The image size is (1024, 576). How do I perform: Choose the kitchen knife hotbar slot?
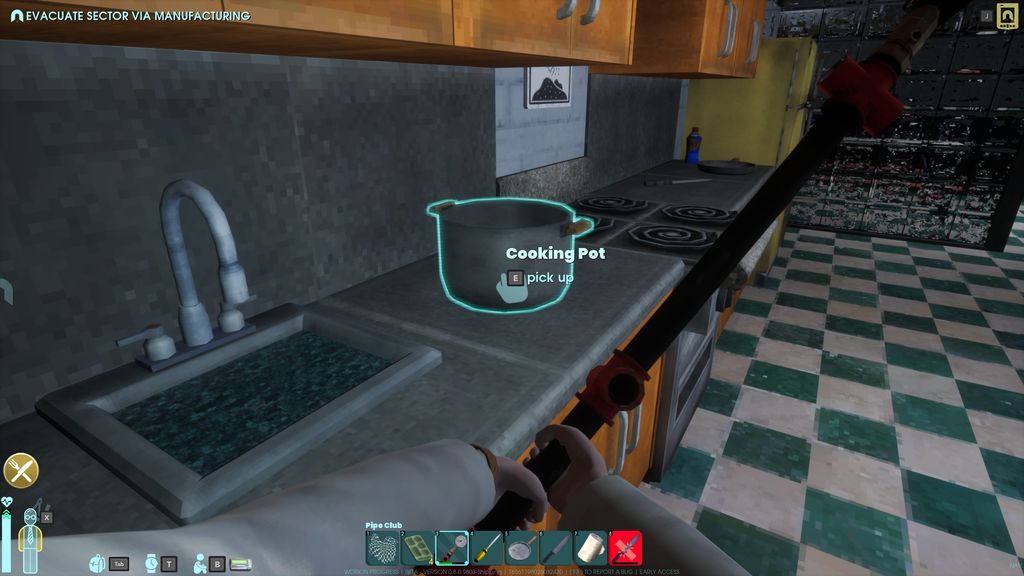click(556, 548)
